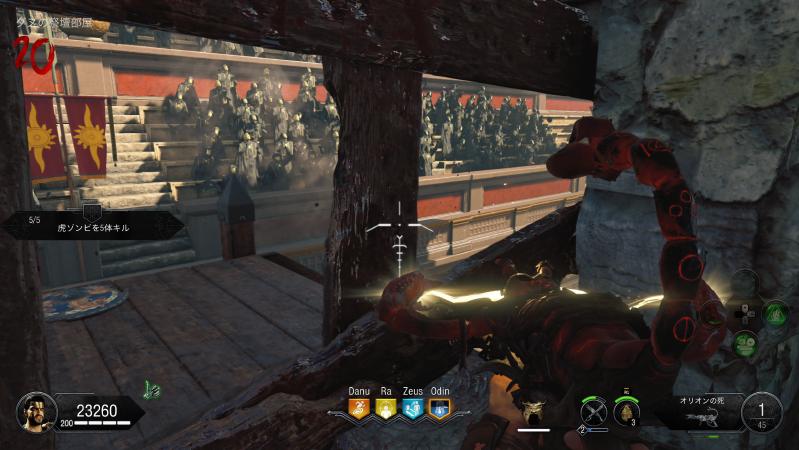The height and width of the screenshot is (450, 799).
Task: Select the grenade equipment icon
Action: [628, 411]
